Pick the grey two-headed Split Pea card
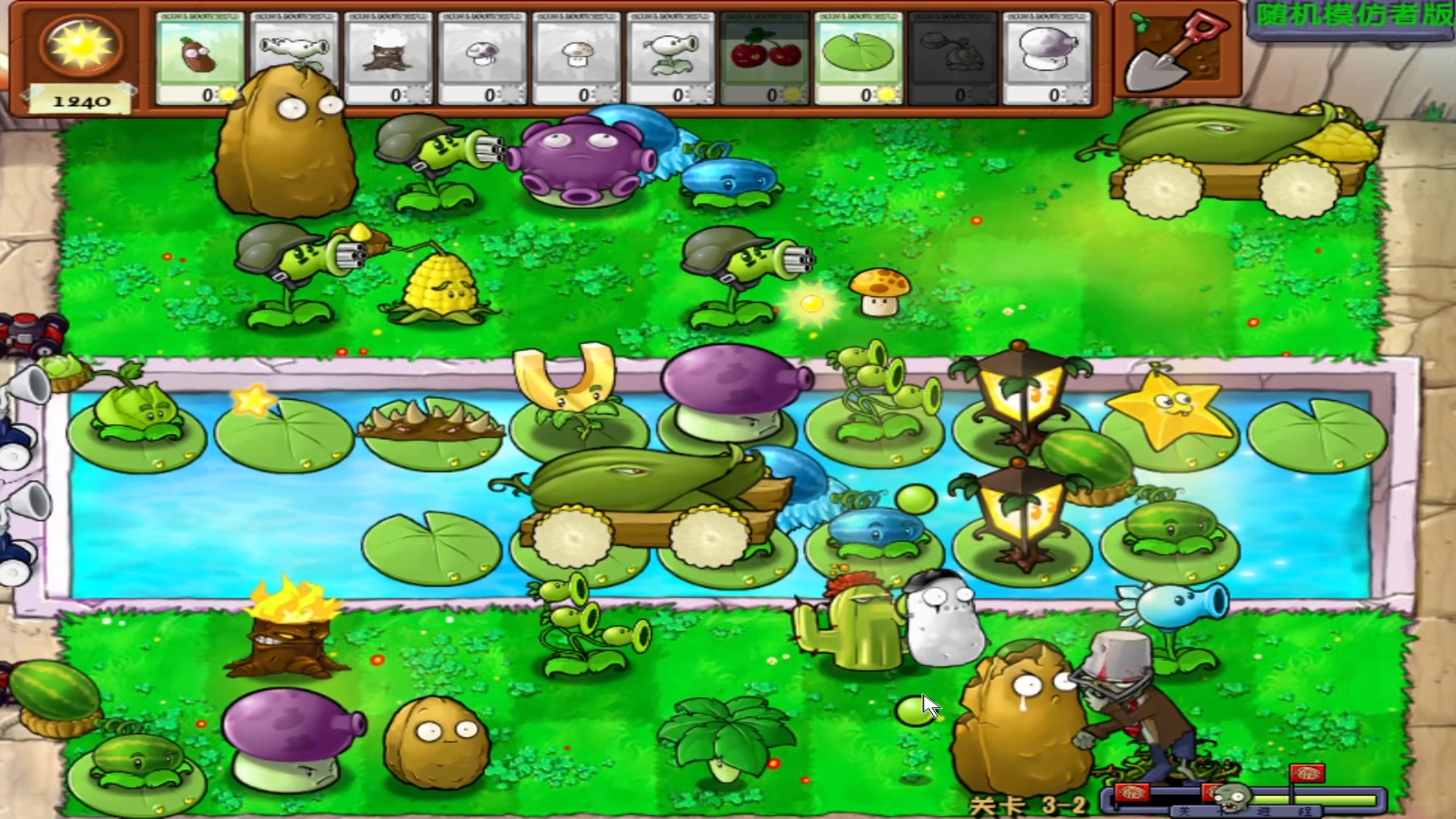The width and height of the screenshot is (1456, 819). point(294,58)
